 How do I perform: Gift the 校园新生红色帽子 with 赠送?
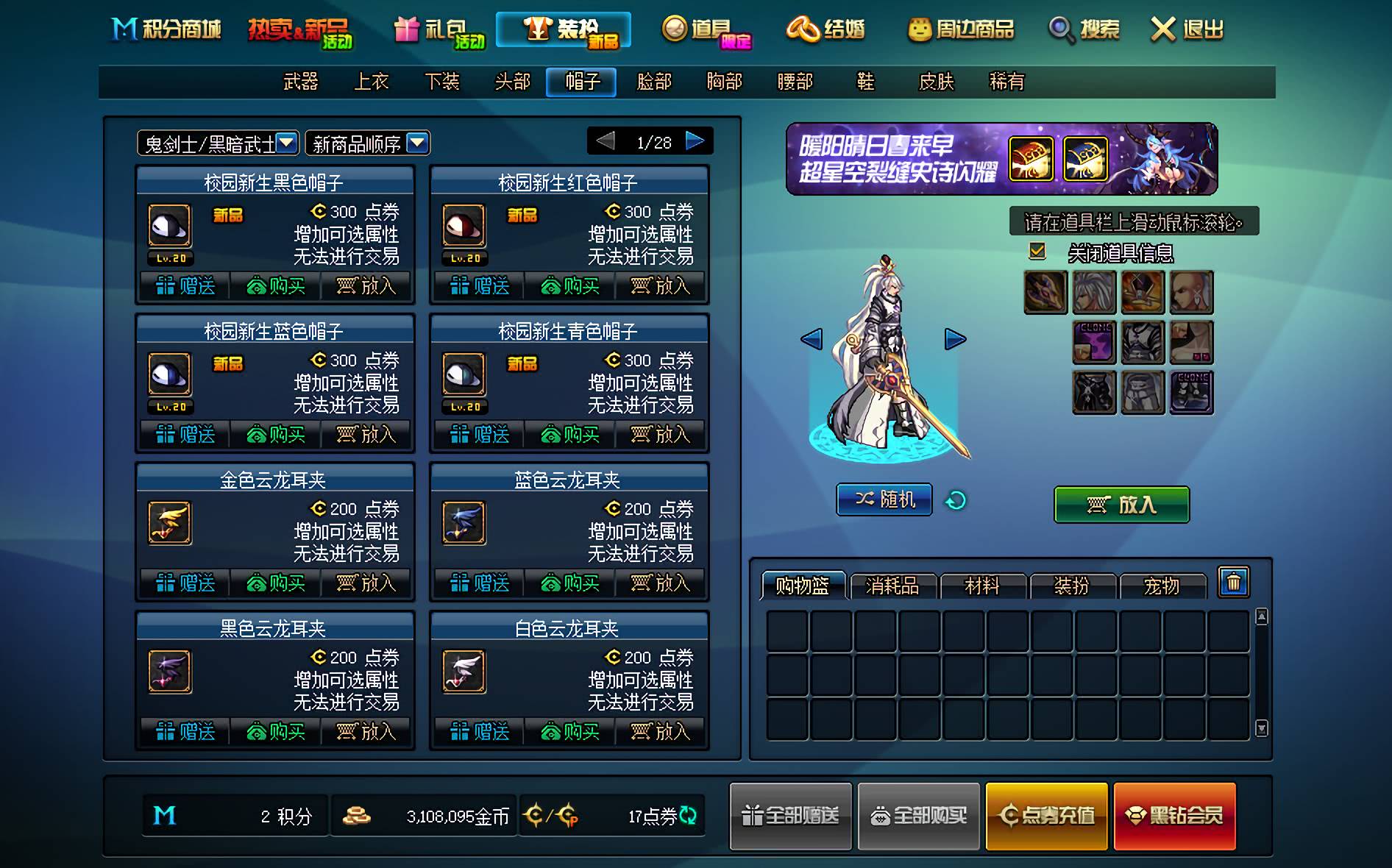(x=480, y=285)
